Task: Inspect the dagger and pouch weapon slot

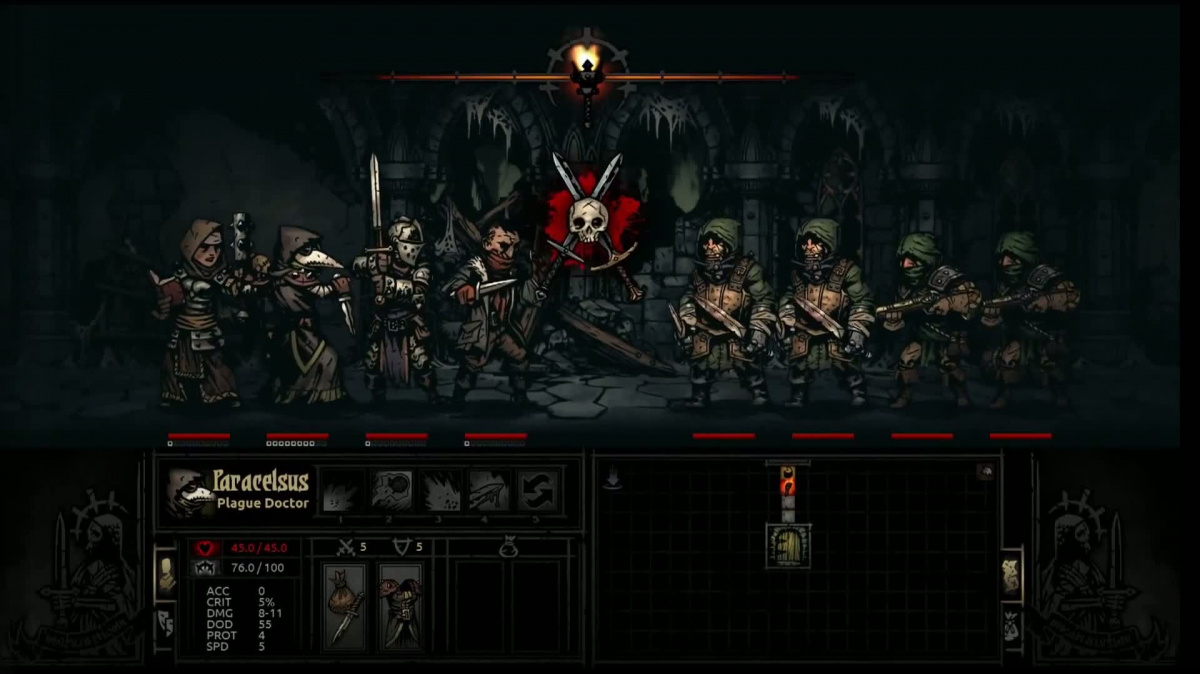Action: coord(345,606)
